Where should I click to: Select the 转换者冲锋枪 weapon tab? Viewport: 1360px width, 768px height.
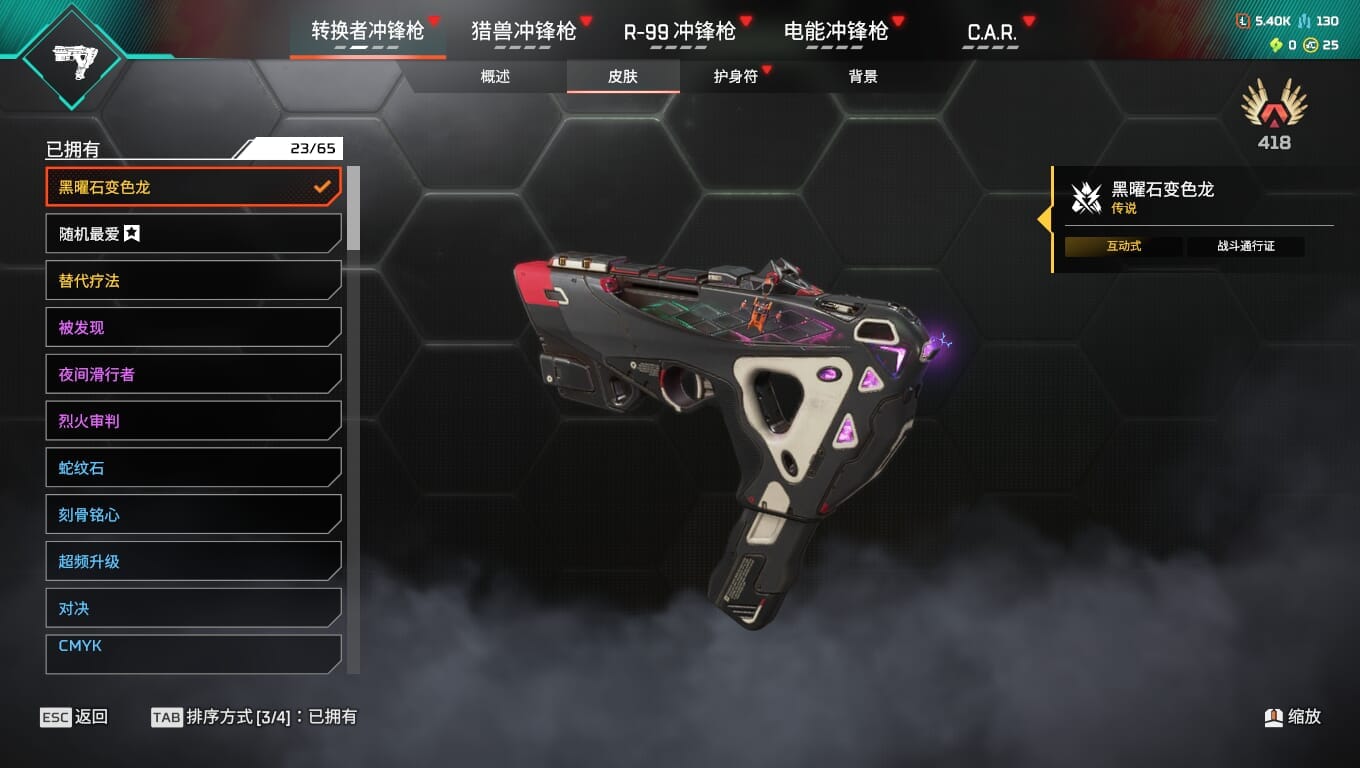[367, 31]
